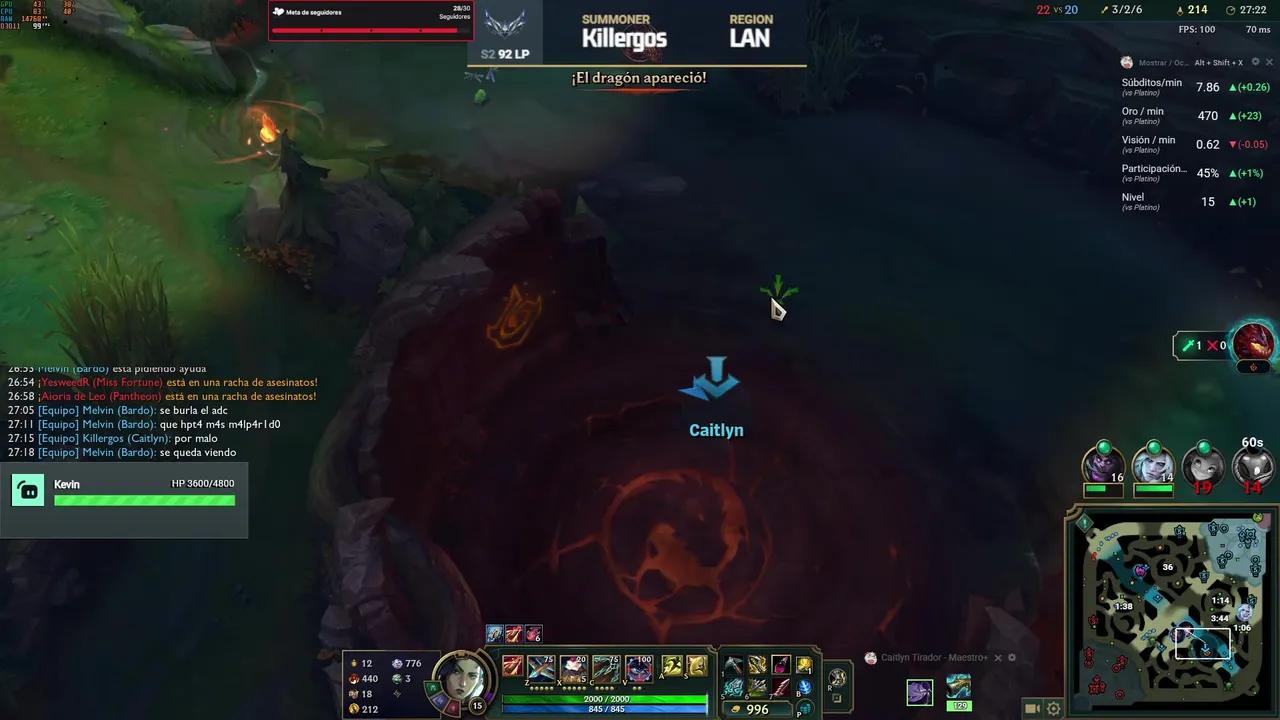1280x720 pixels.
Task: Open minimap options with the gear icon
Action: [1053, 708]
